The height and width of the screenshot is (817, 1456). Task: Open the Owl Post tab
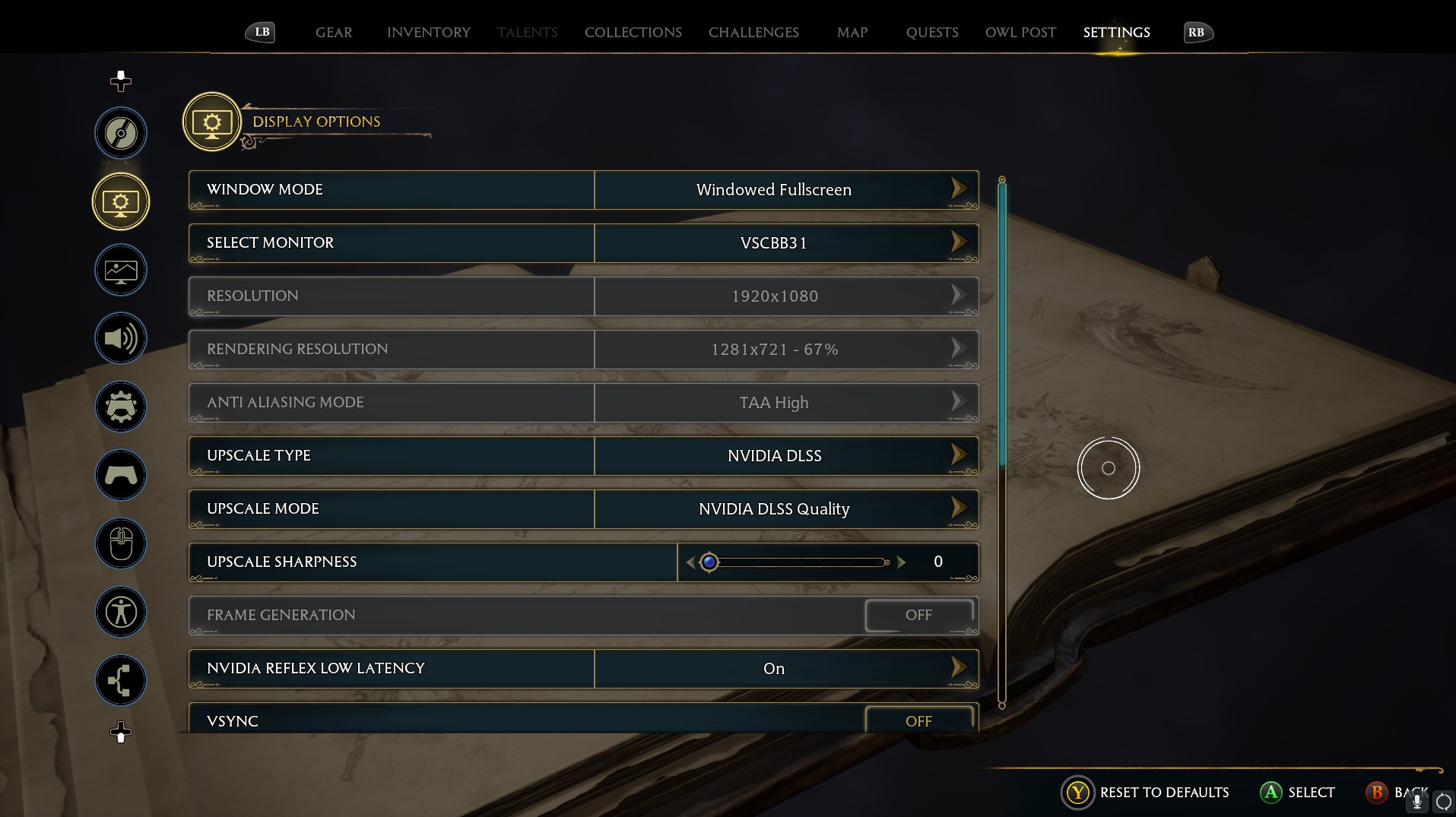click(1020, 33)
